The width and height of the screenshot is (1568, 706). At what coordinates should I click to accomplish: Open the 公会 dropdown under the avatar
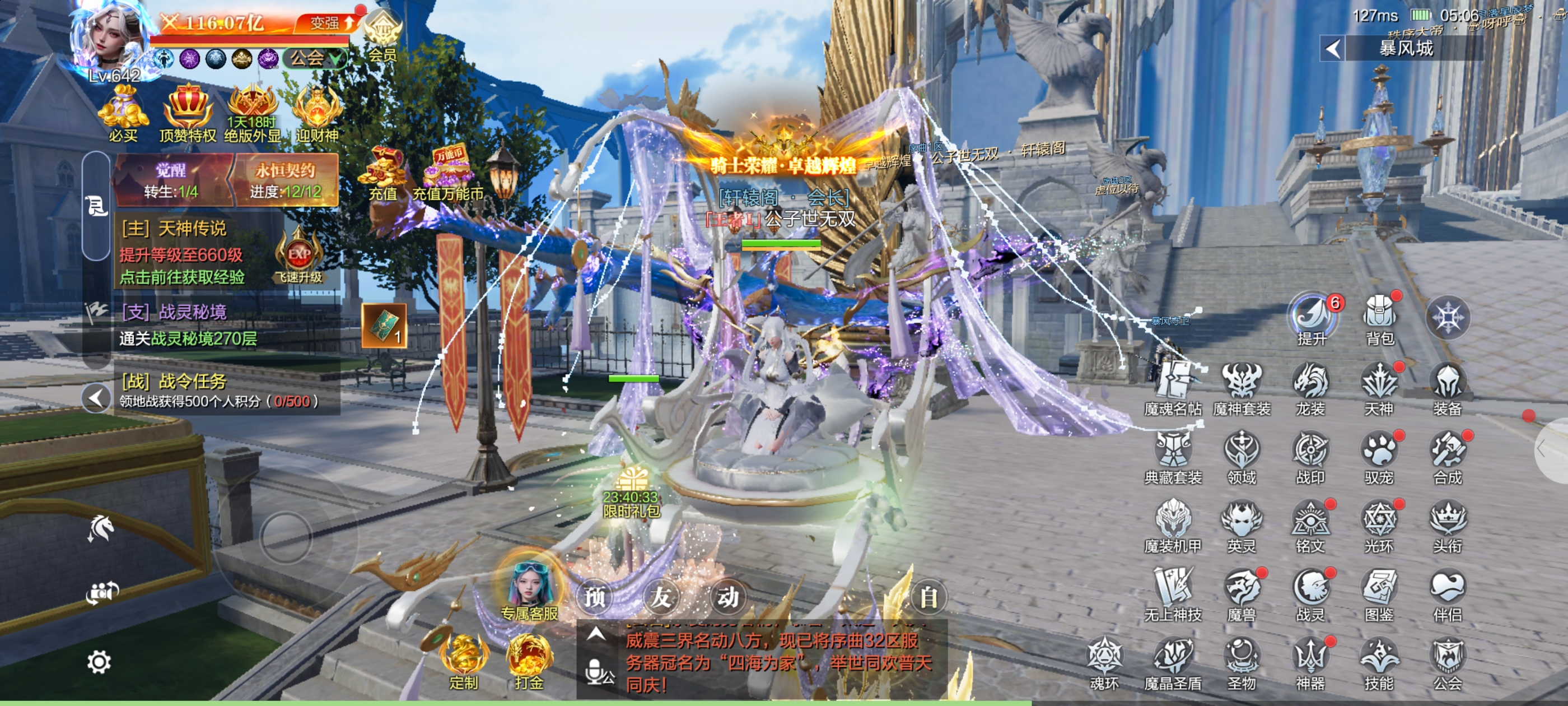314,58
